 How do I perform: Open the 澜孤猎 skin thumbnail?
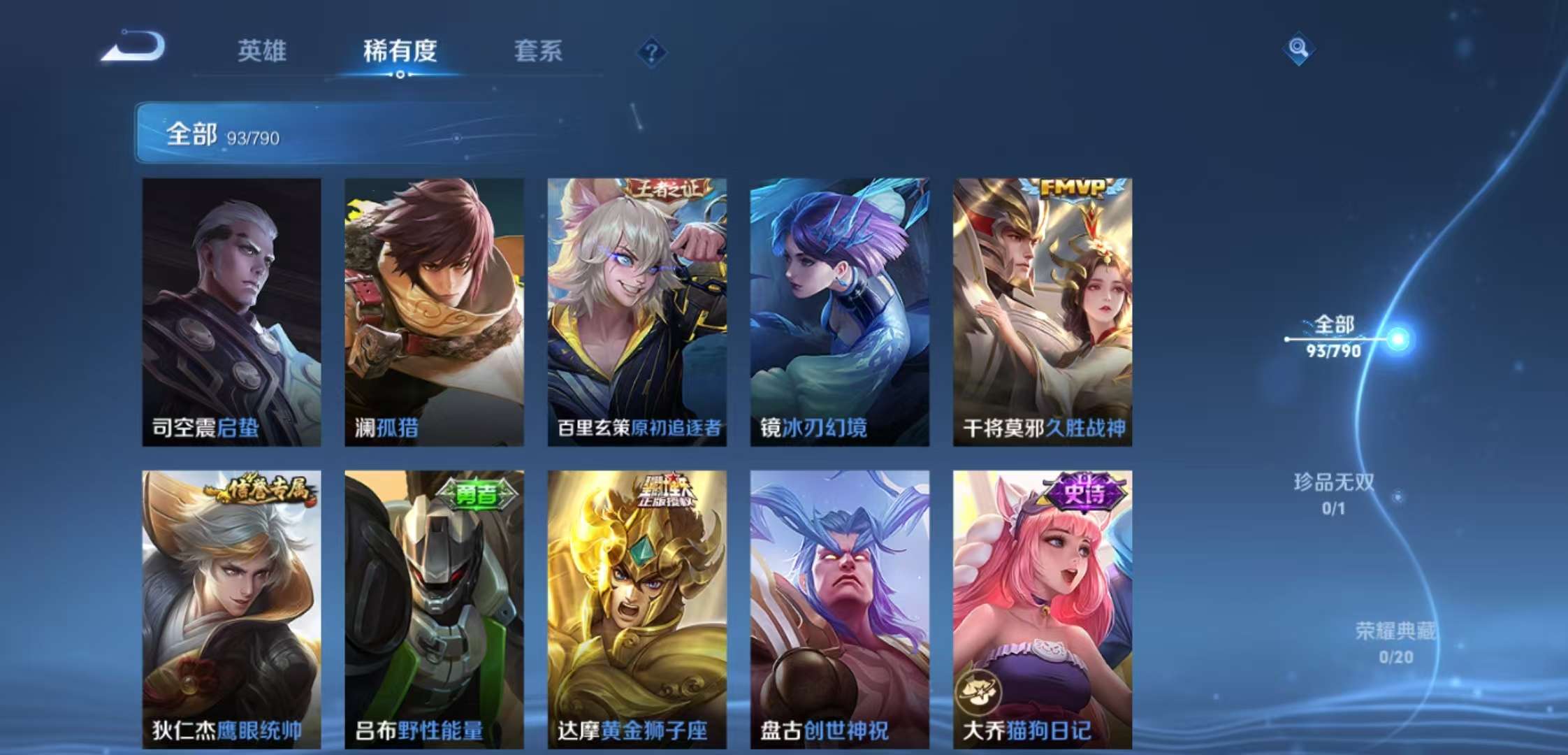[x=433, y=308]
